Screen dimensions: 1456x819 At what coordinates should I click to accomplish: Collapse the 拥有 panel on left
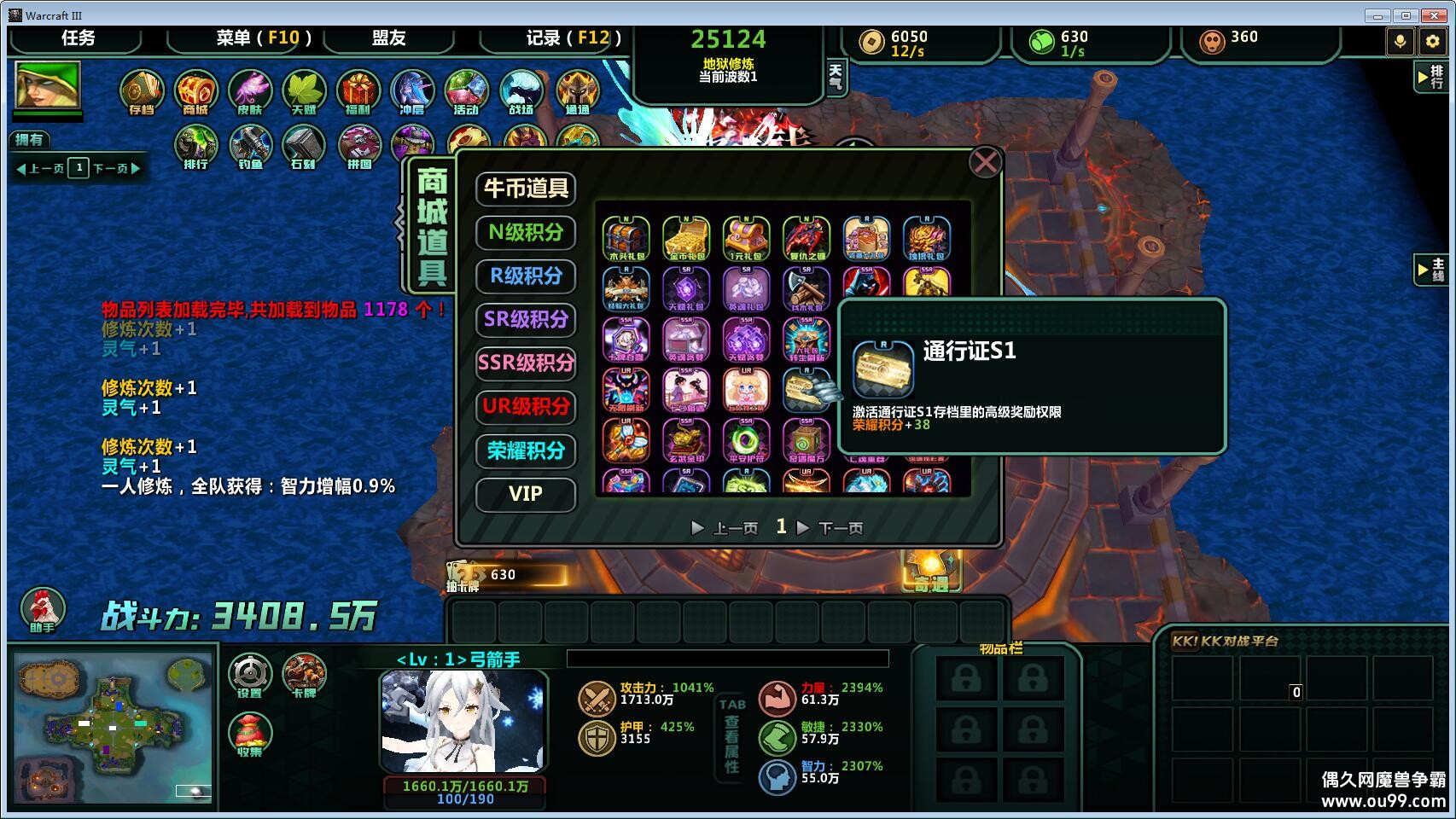pos(32,139)
